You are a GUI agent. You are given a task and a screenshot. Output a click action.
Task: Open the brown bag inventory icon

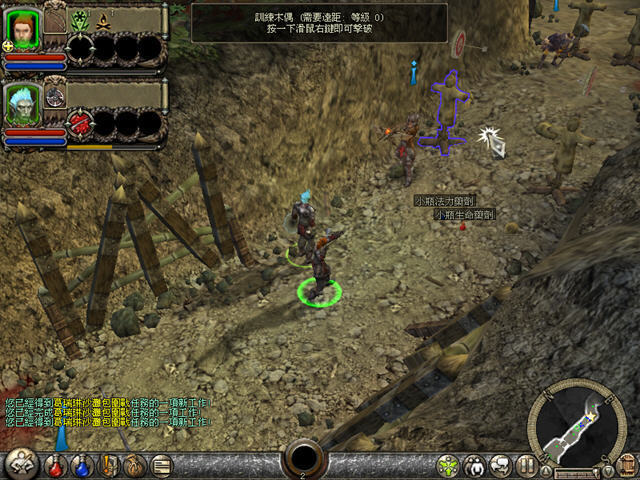(134, 465)
